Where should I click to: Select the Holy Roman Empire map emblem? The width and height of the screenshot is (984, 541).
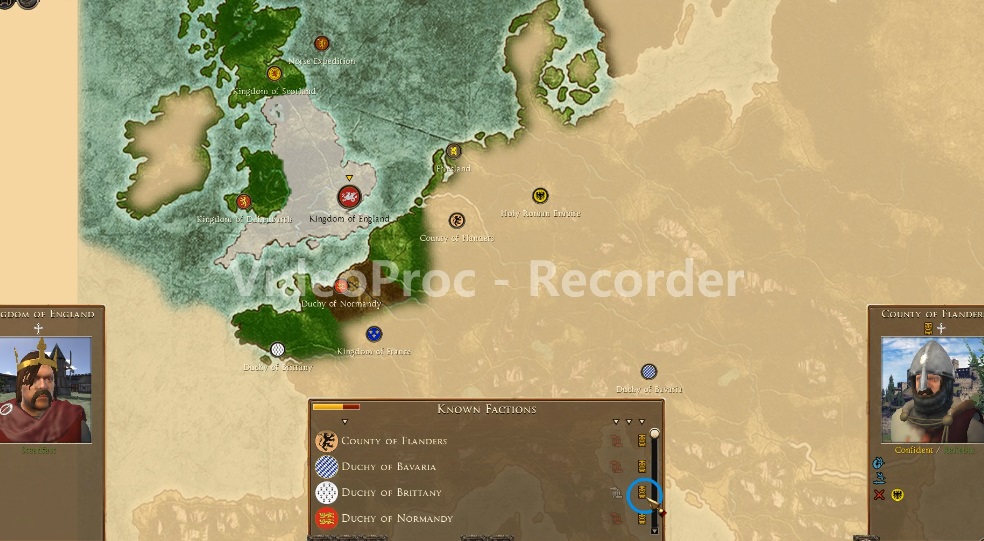click(x=540, y=196)
